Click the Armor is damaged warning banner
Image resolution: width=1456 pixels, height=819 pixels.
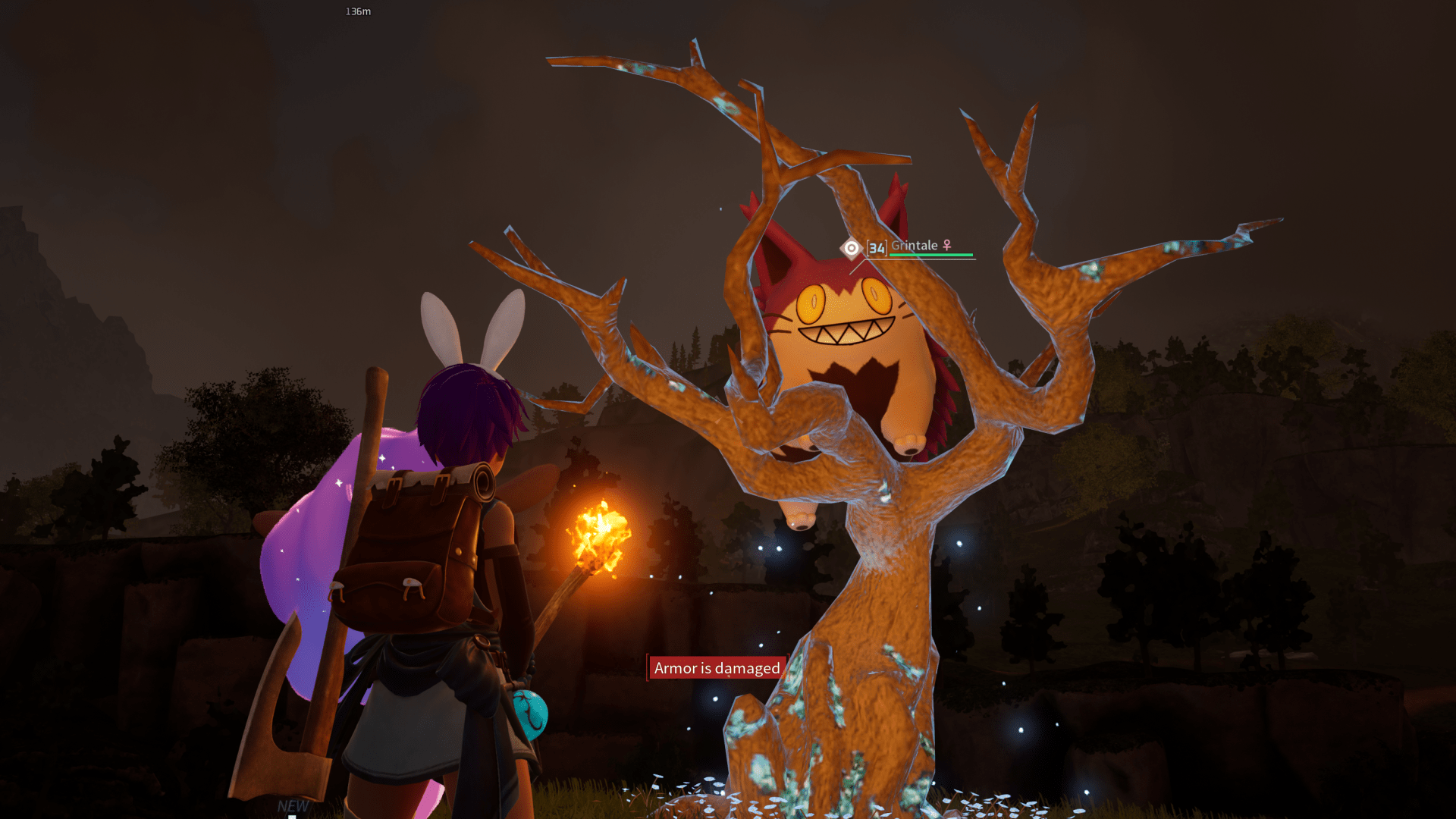pos(716,669)
